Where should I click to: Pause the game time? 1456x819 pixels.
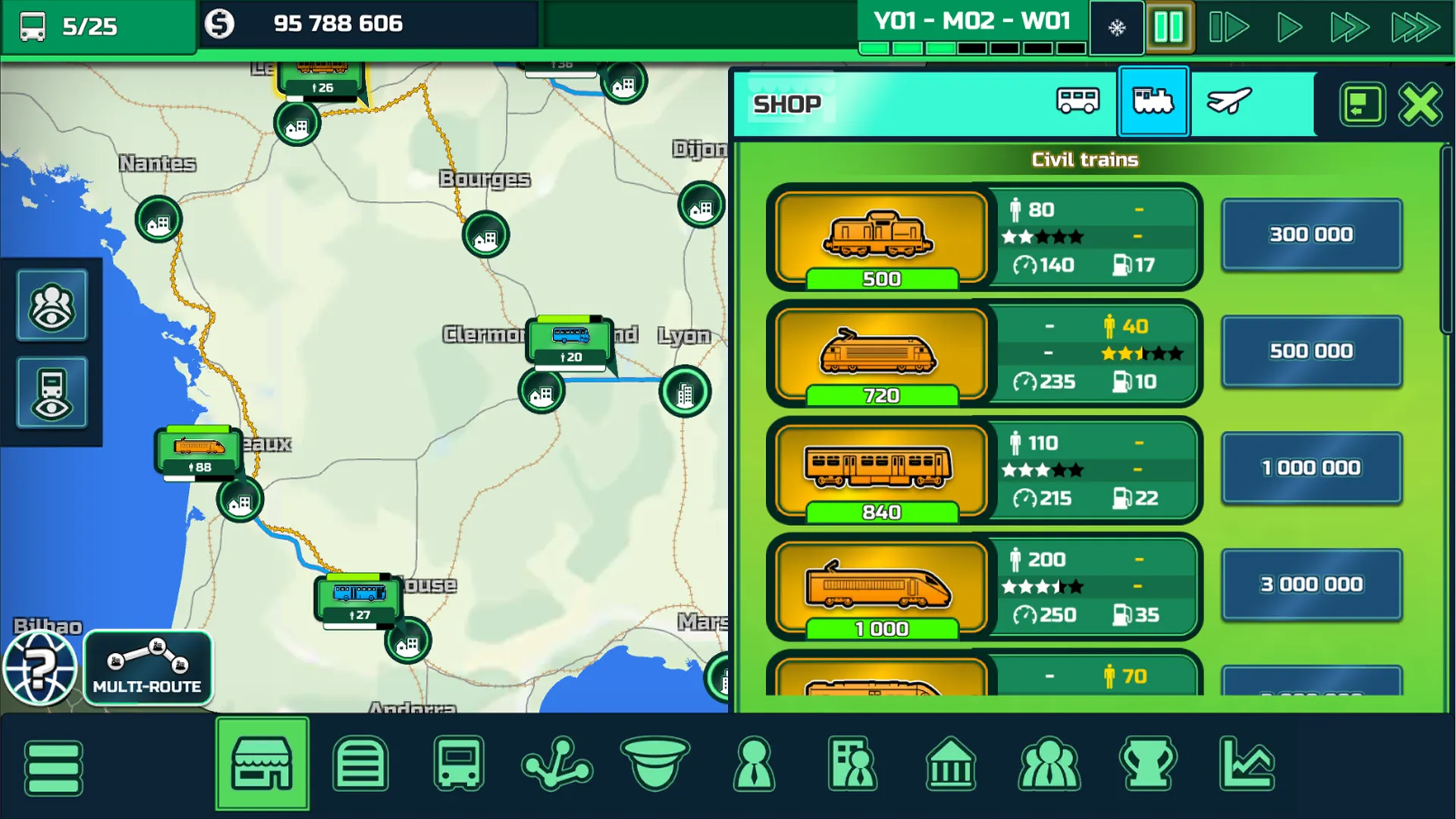point(1168,28)
